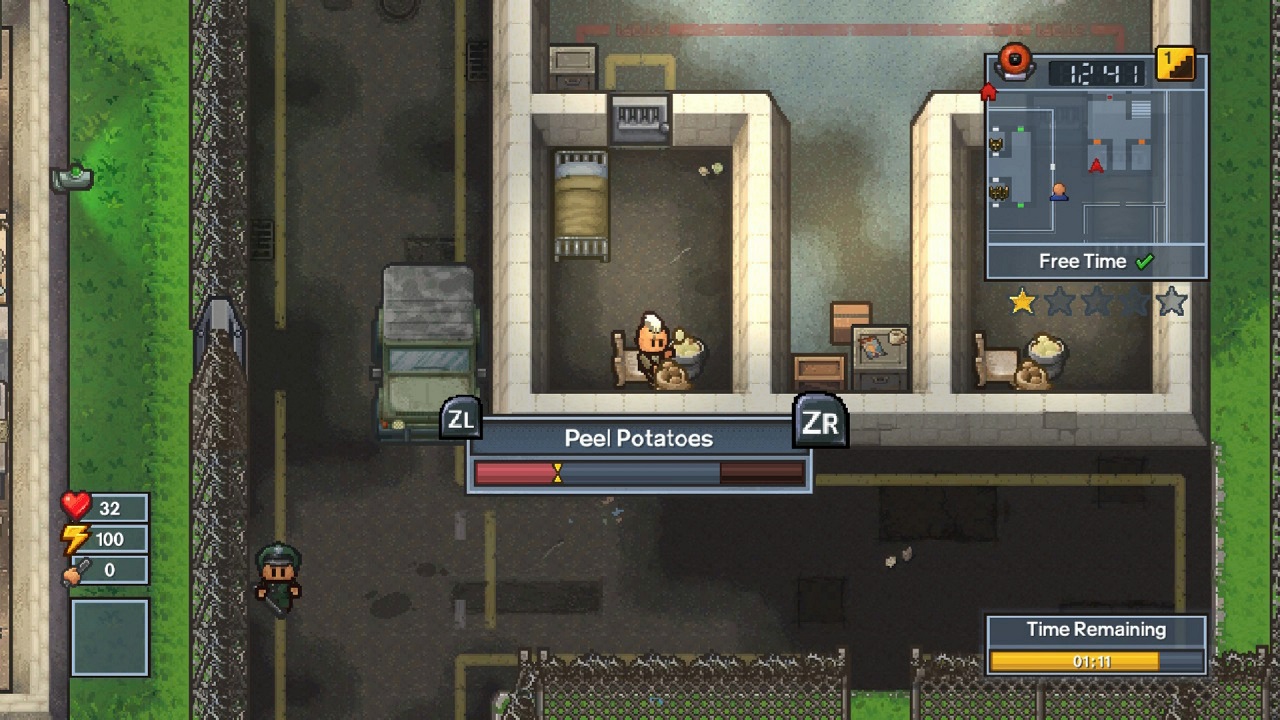This screenshot has width=1280, height=720.
Task: Click the security camera eye on the minimap
Action: 1017,62
